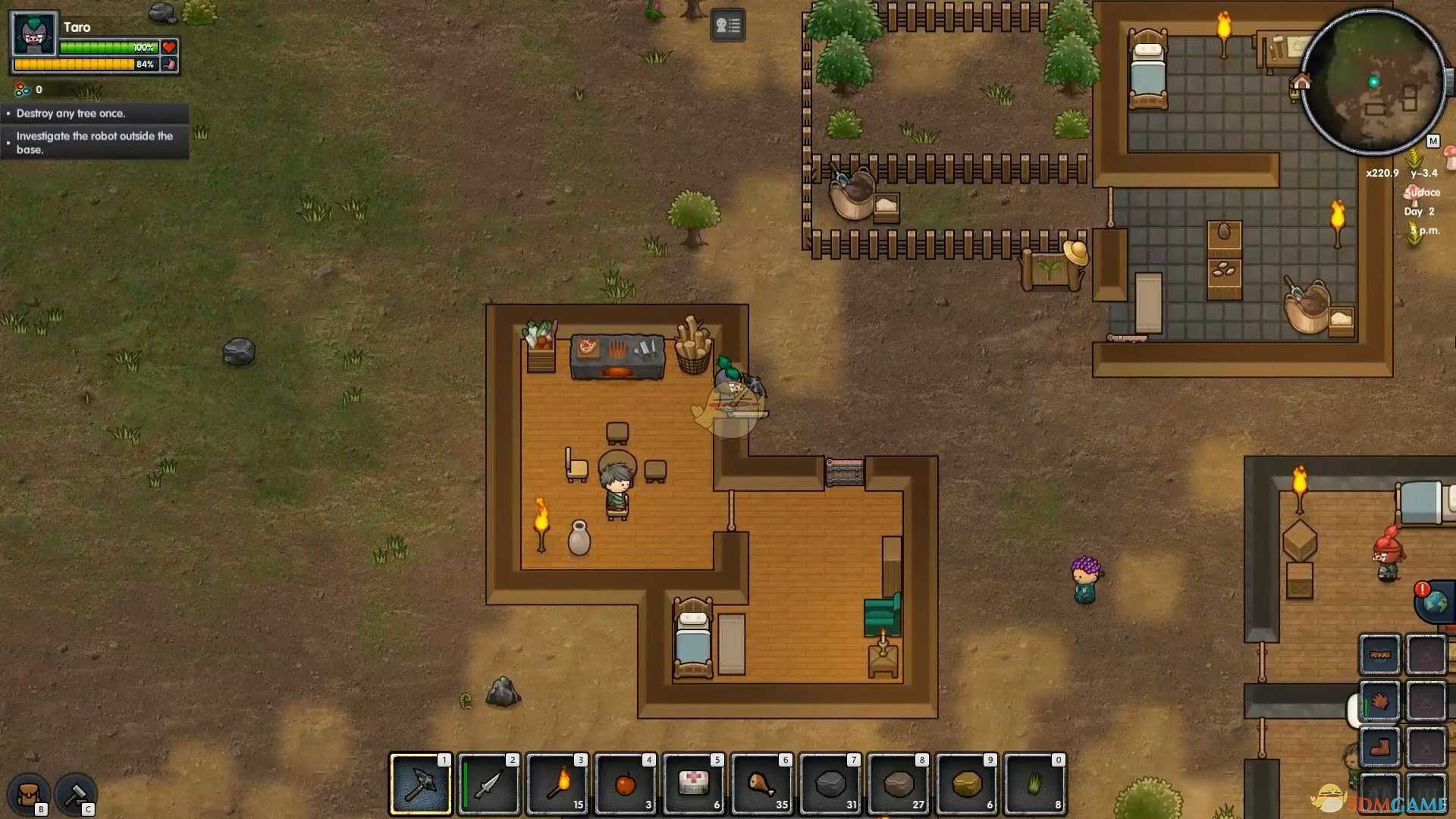Pick the roasted meat drumstick slot
Viewport: 1456px width, 819px height.
762,784
